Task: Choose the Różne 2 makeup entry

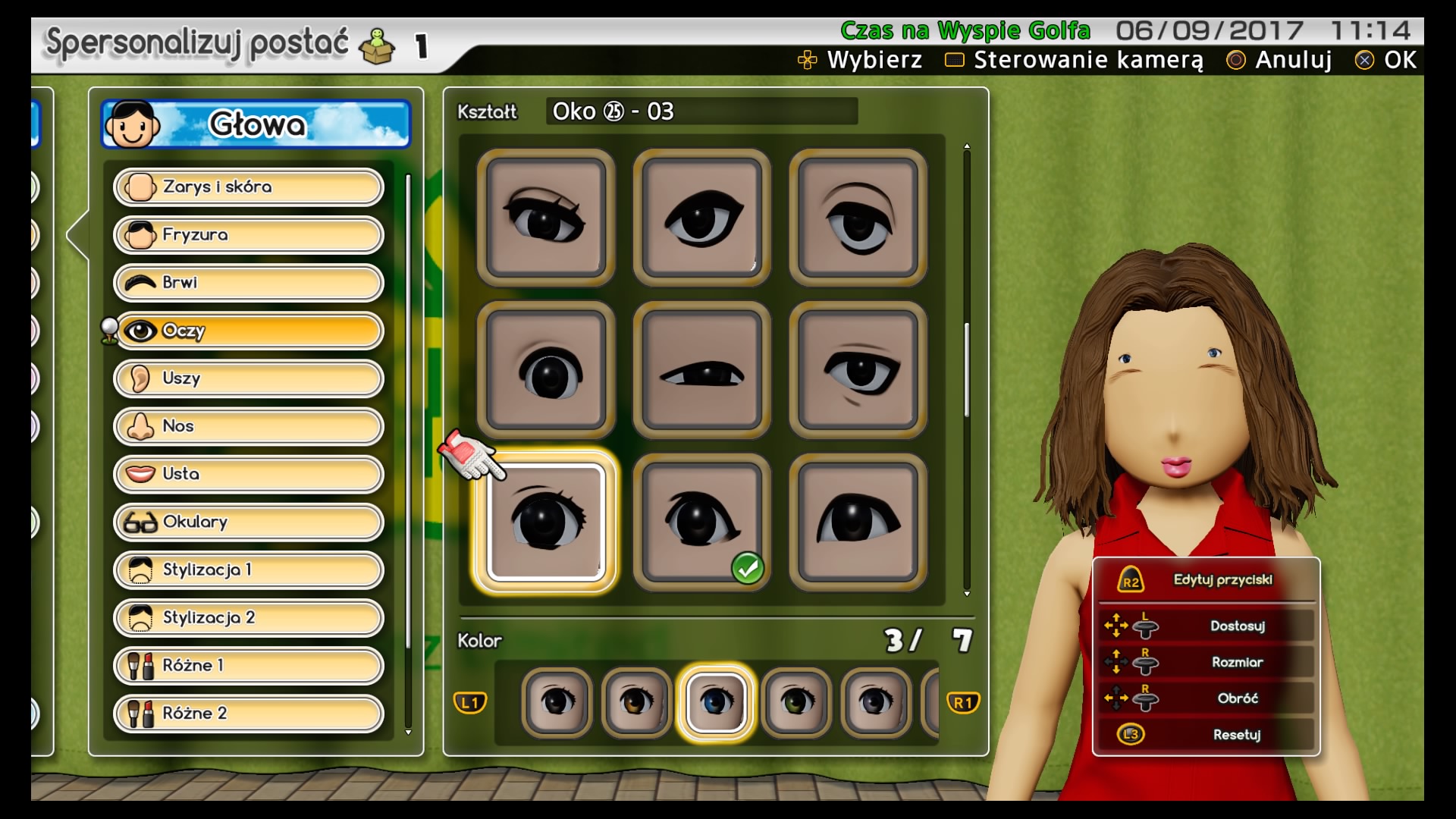Action: pos(249,713)
